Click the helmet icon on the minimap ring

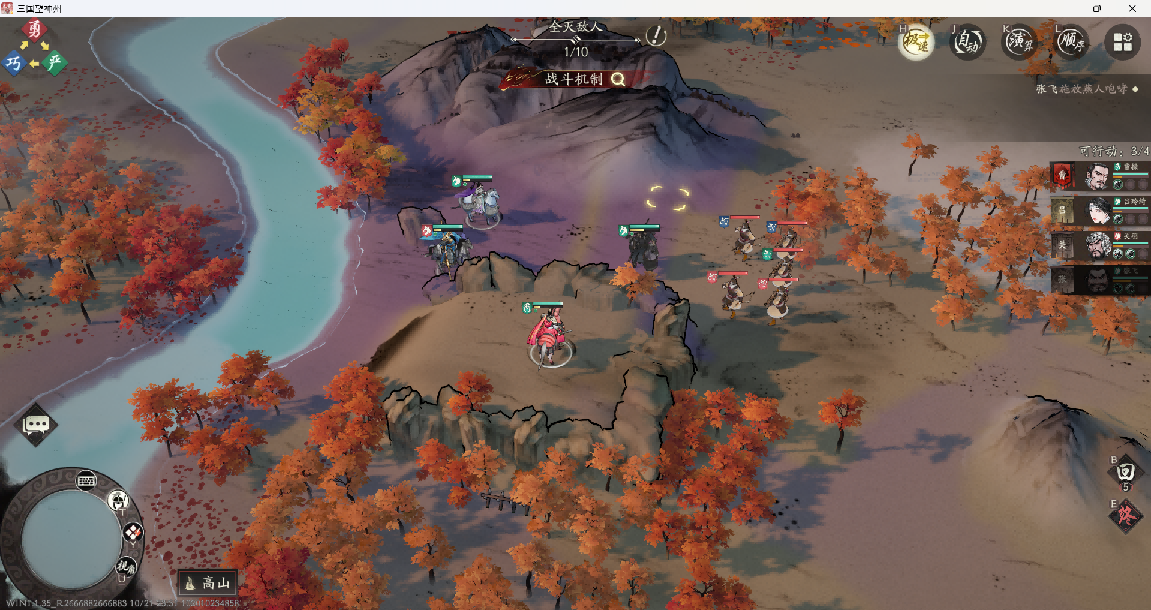(117, 500)
